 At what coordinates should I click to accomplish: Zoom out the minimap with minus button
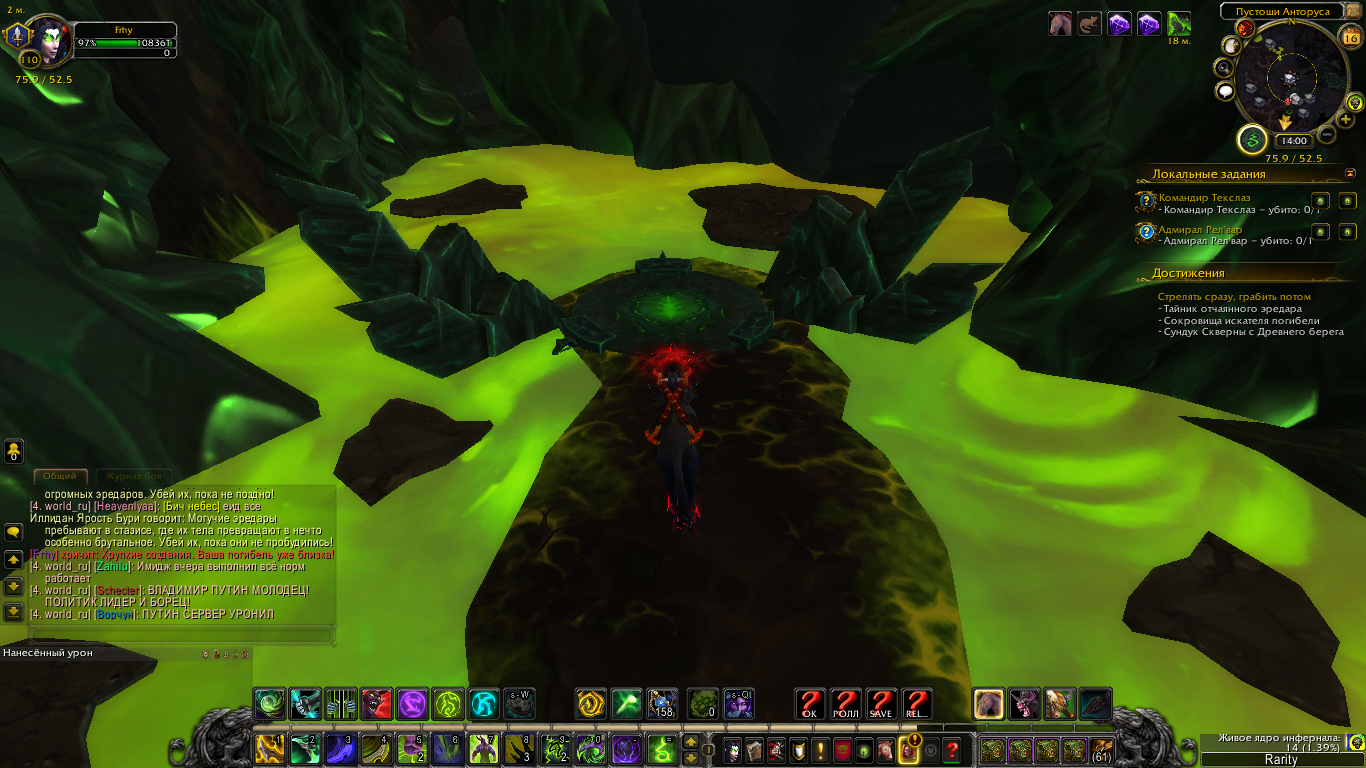click(x=1327, y=134)
